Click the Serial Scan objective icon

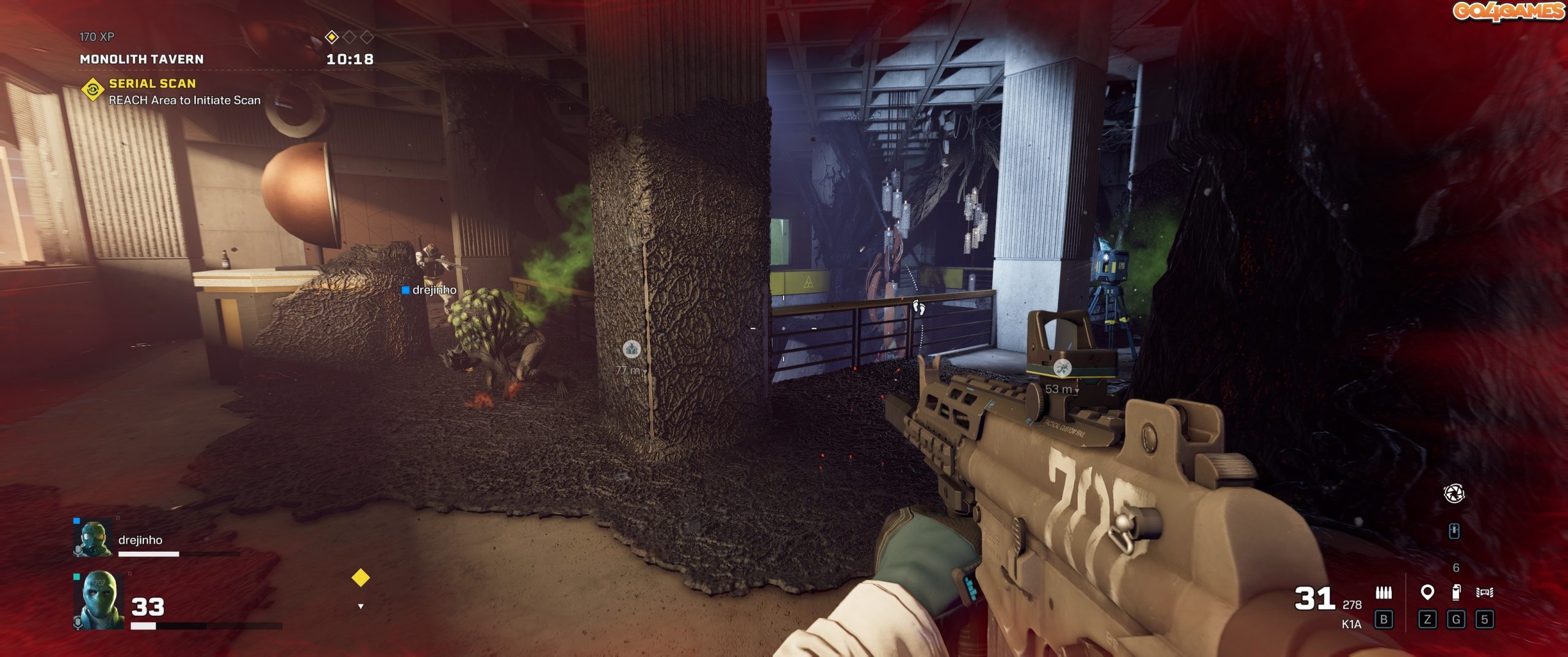pyautogui.click(x=92, y=90)
